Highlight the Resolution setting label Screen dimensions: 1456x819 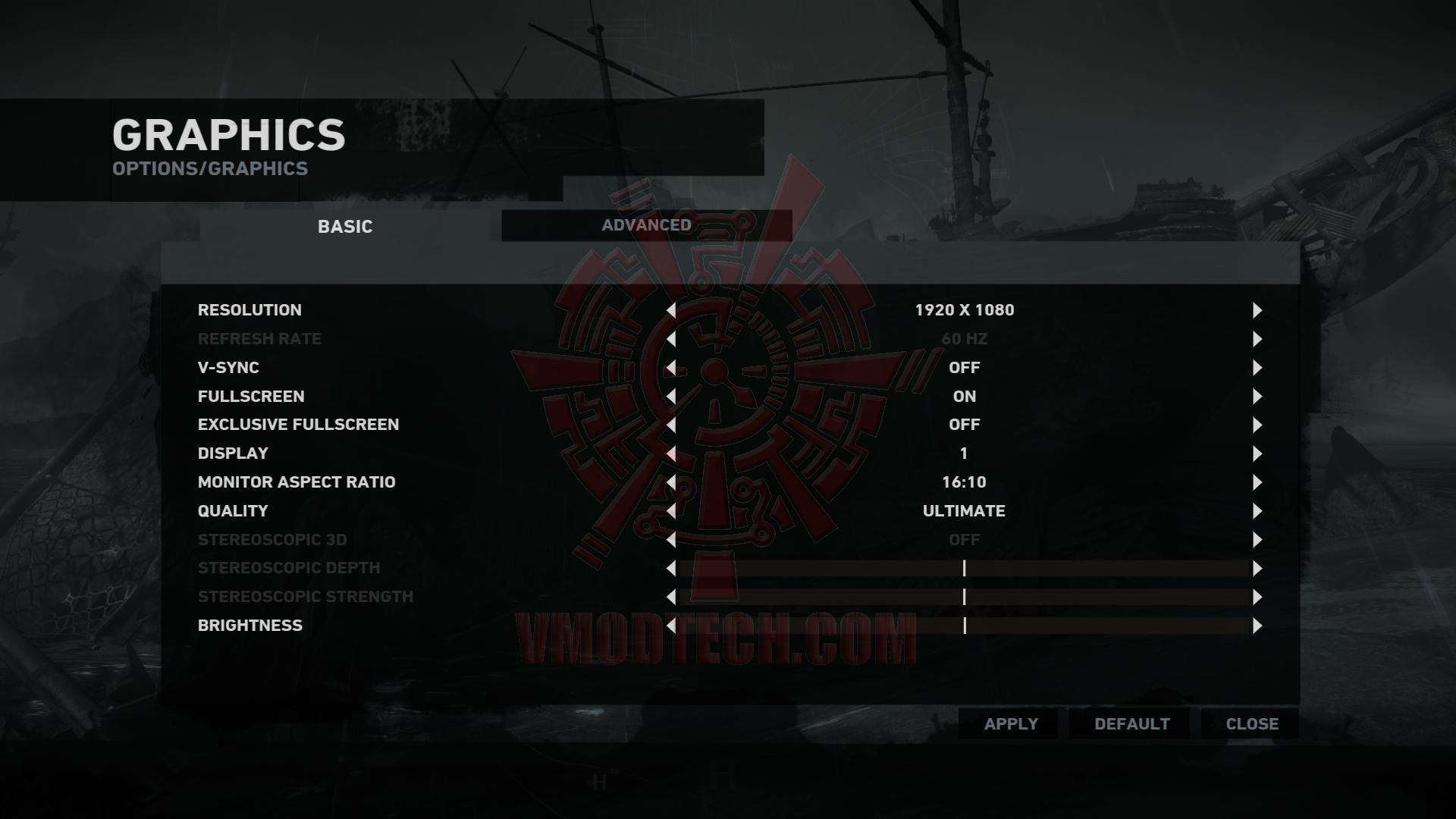pos(249,310)
